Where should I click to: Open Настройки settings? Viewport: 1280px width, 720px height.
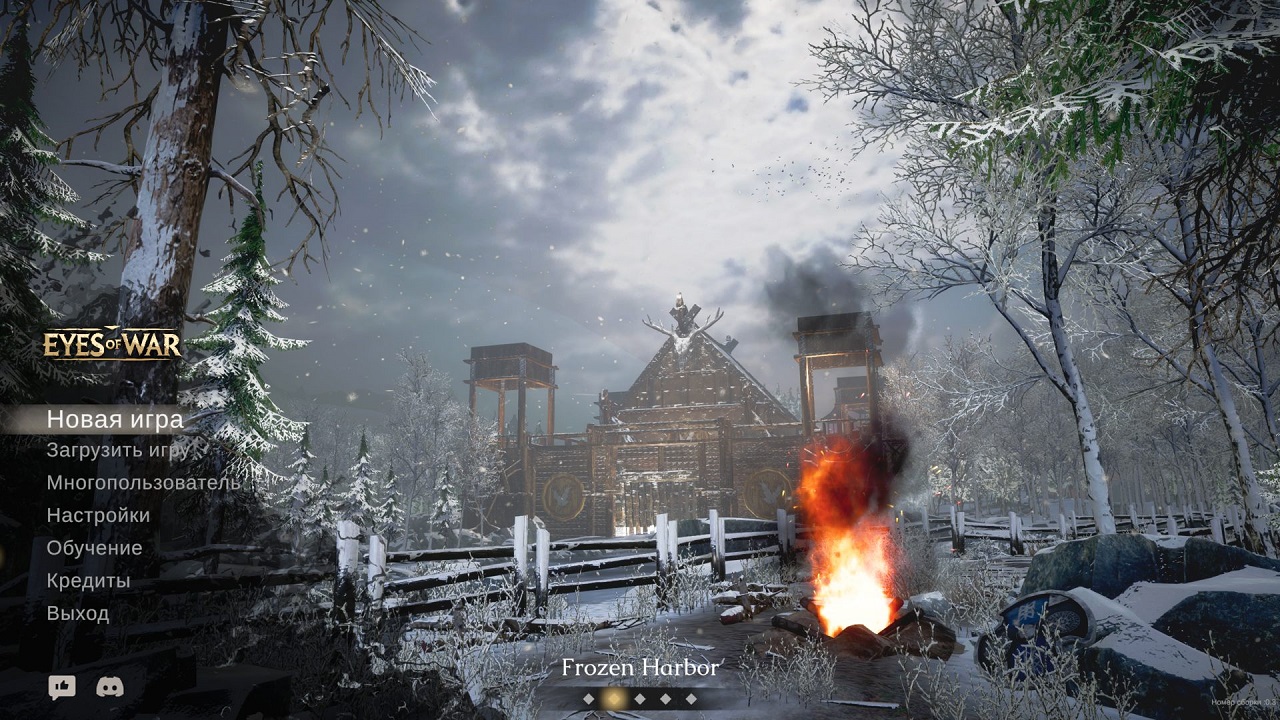pos(98,516)
